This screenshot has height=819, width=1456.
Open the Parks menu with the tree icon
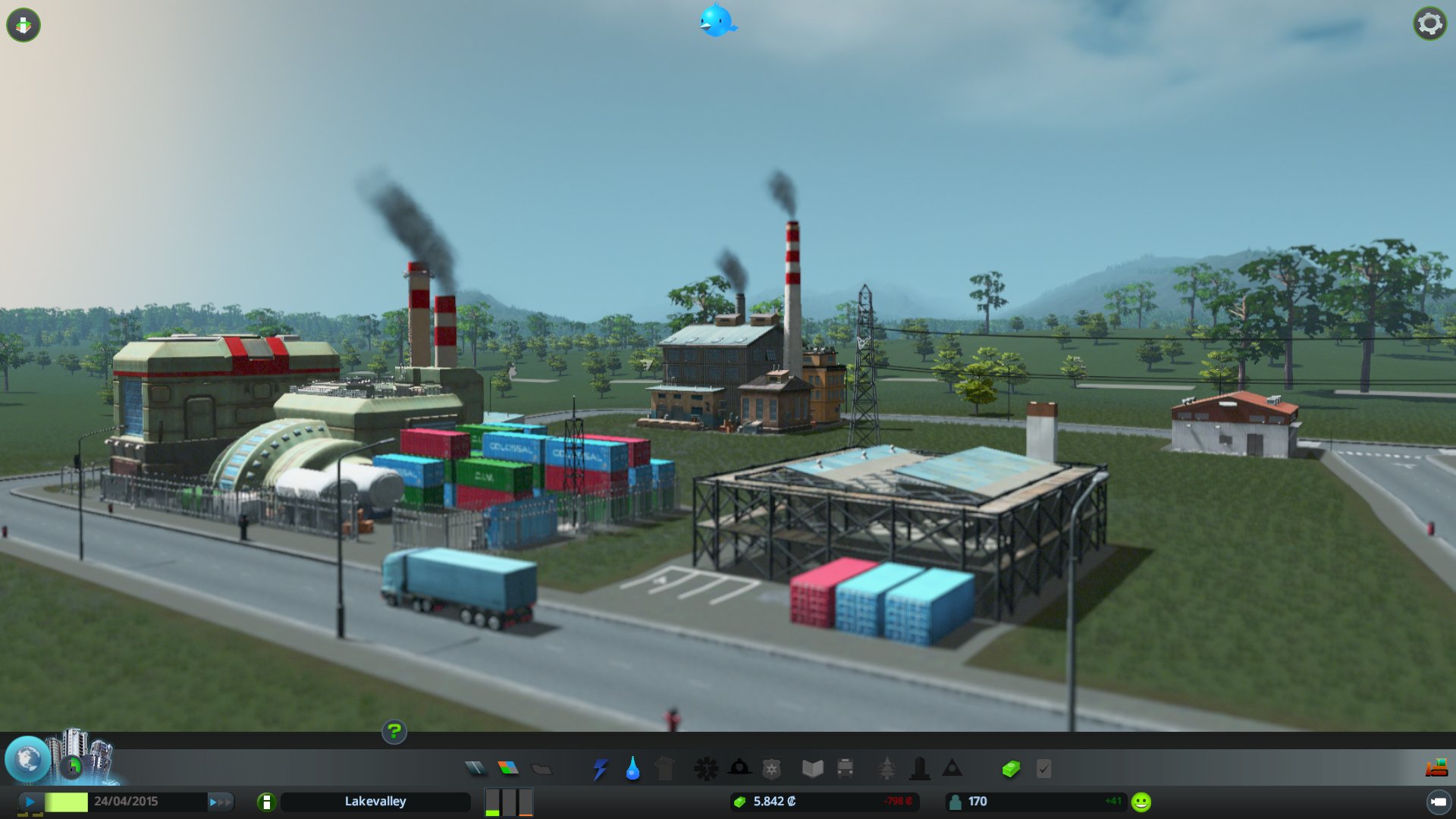[x=886, y=768]
